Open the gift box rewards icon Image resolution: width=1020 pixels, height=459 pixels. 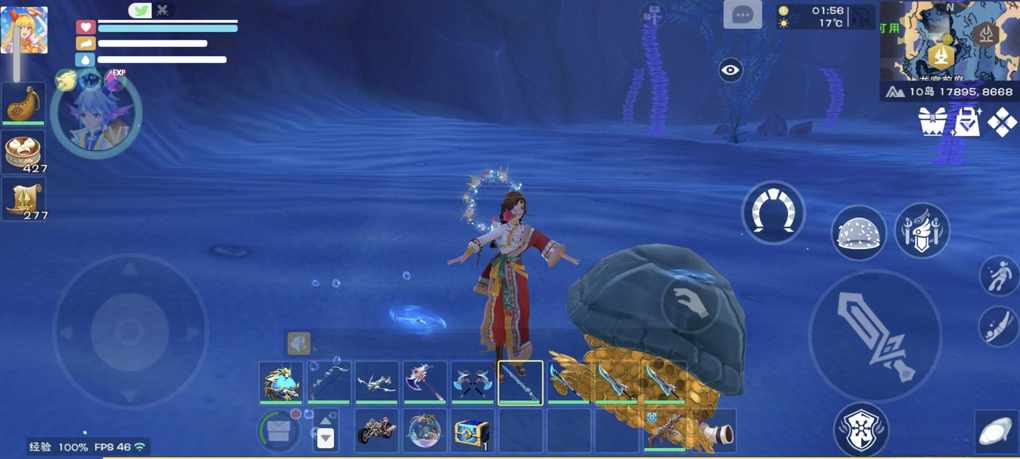(932, 122)
